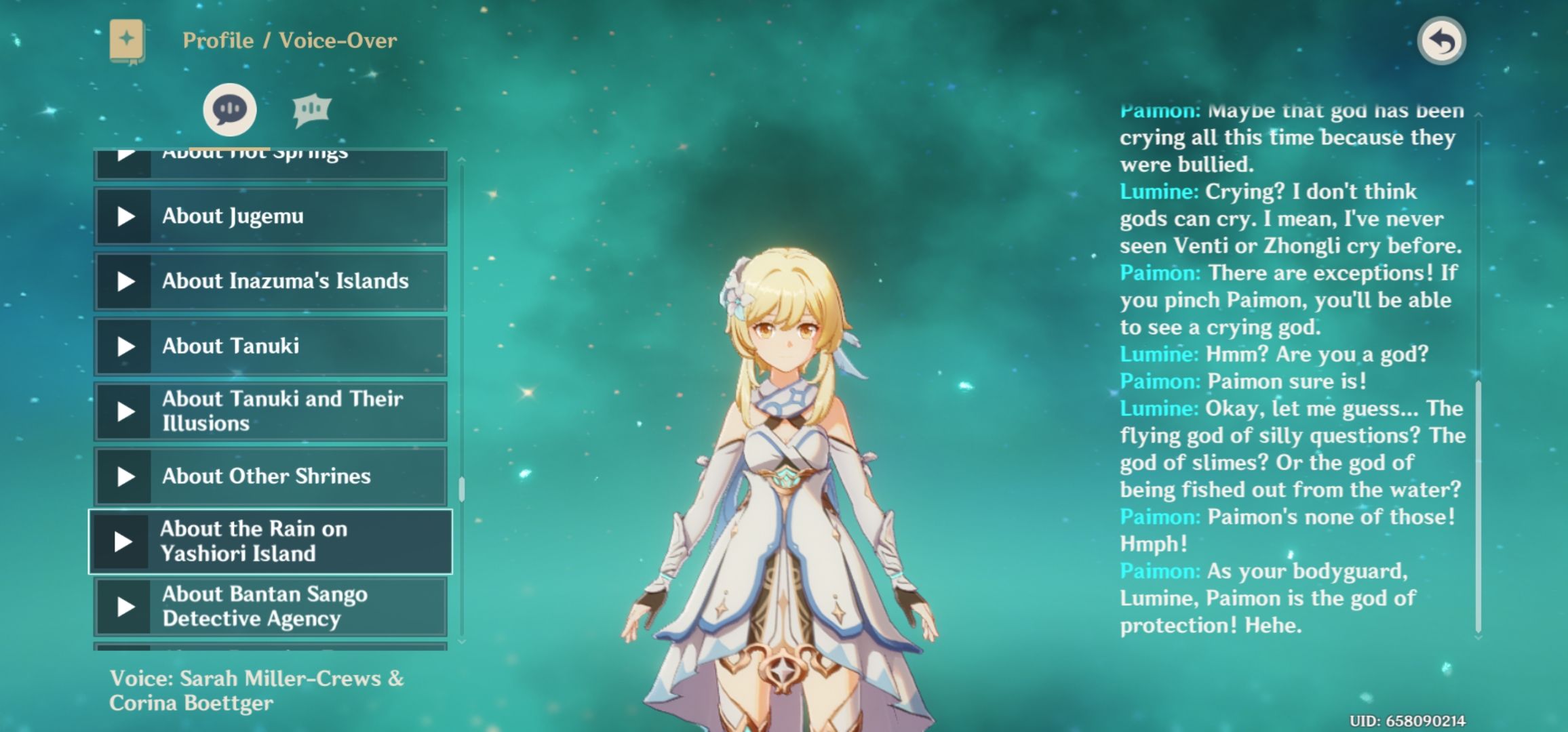Open About Tanuki and Their Illusions

[282, 411]
